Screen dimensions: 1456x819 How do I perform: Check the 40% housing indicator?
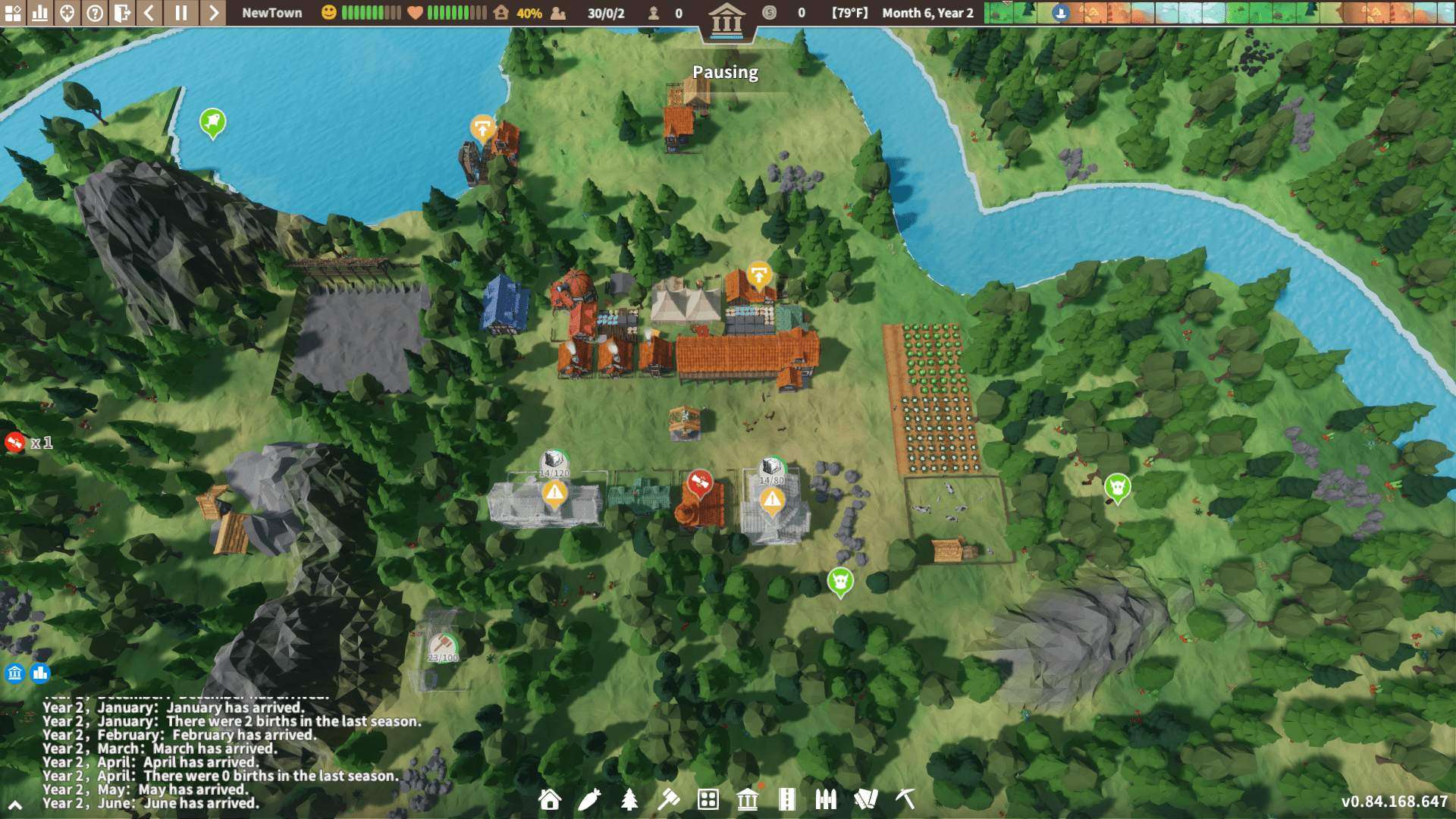tap(531, 13)
